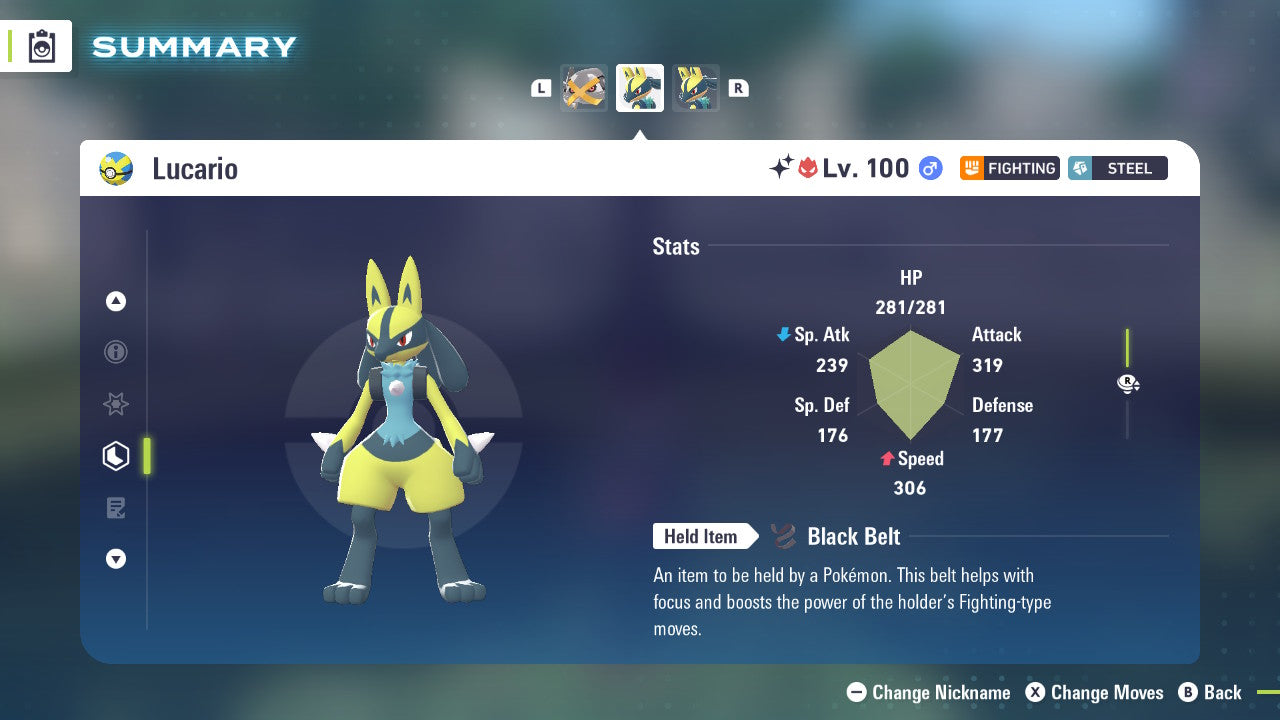Image resolution: width=1280 pixels, height=720 pixels.
Task: Click the Black Belt held item icon
Action: (x=782, y=536)
